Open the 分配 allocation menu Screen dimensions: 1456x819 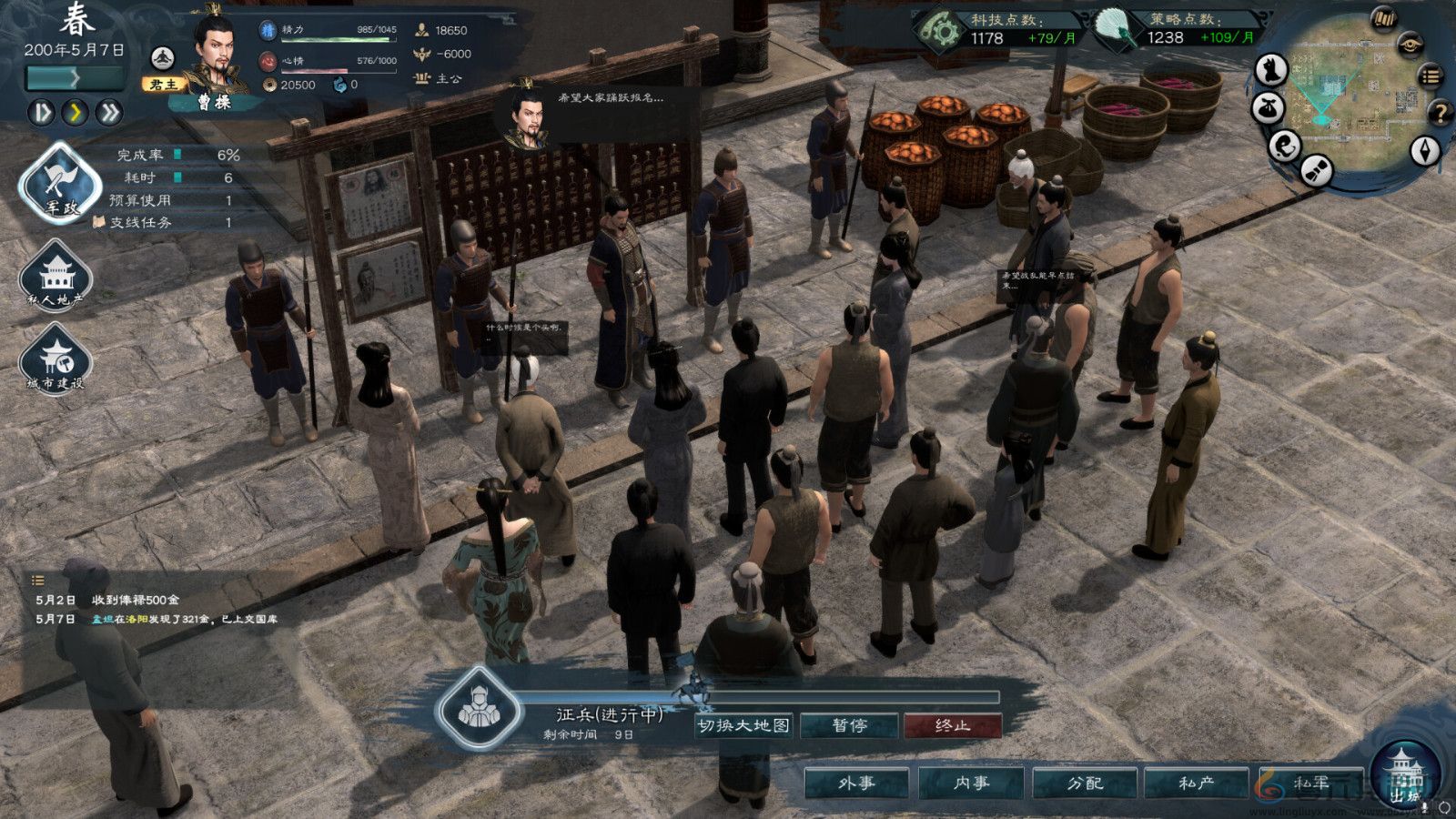1085,783
